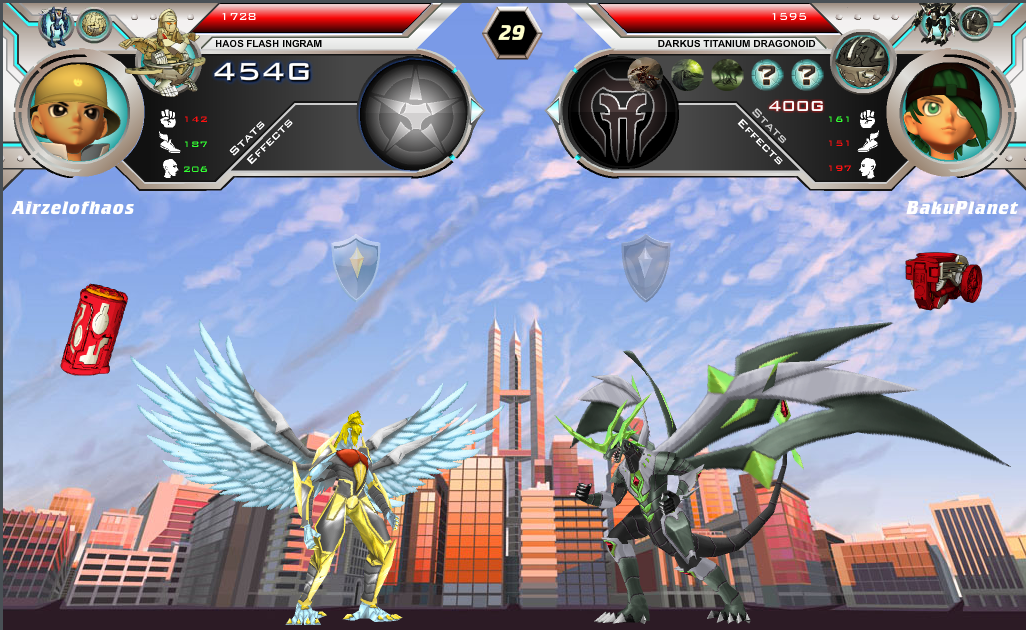Choose the black mech Bakugan reserve icon

coord(938,22)
